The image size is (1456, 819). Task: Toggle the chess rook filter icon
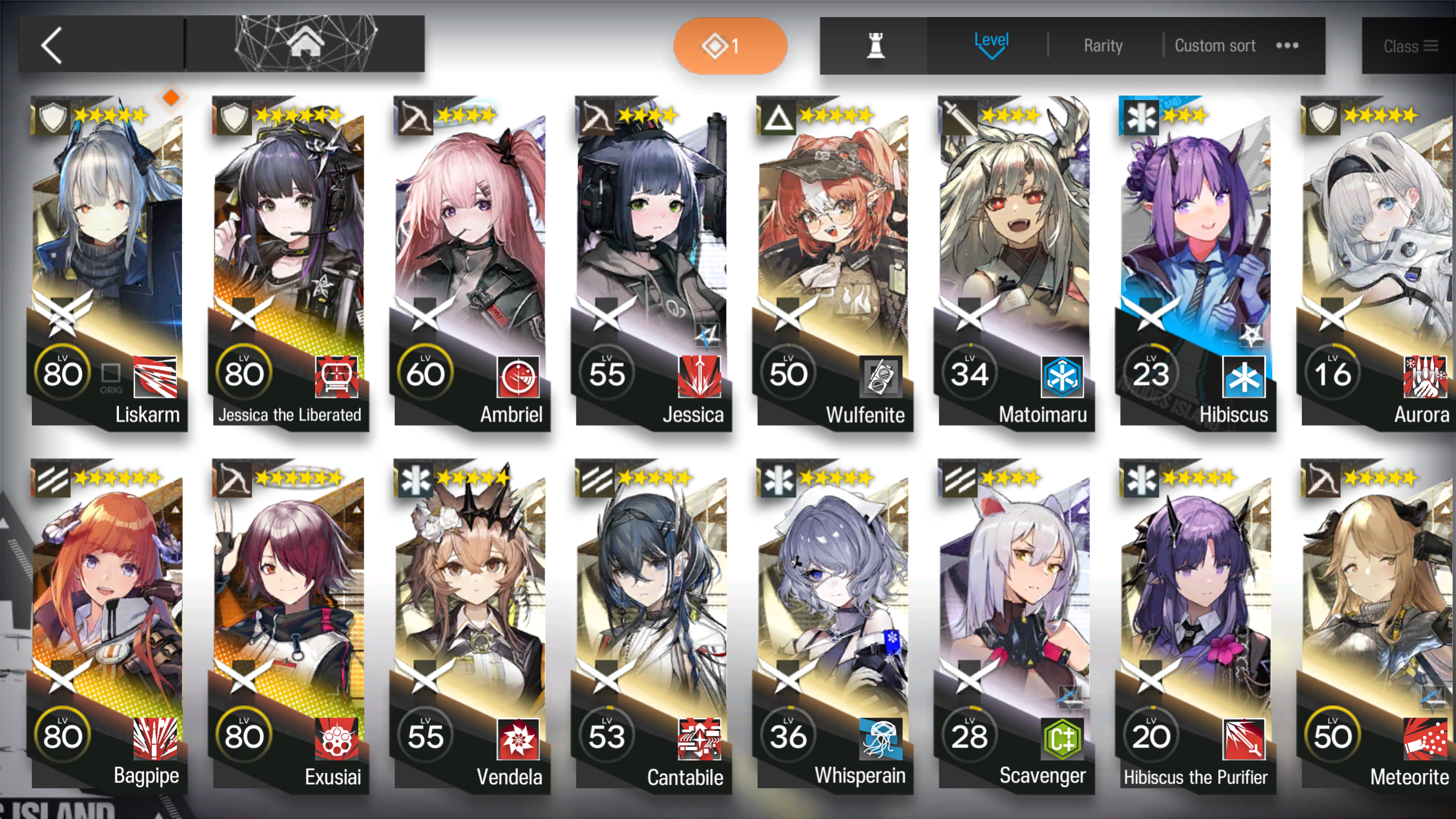pyautogui.click(x=875, y=46)
